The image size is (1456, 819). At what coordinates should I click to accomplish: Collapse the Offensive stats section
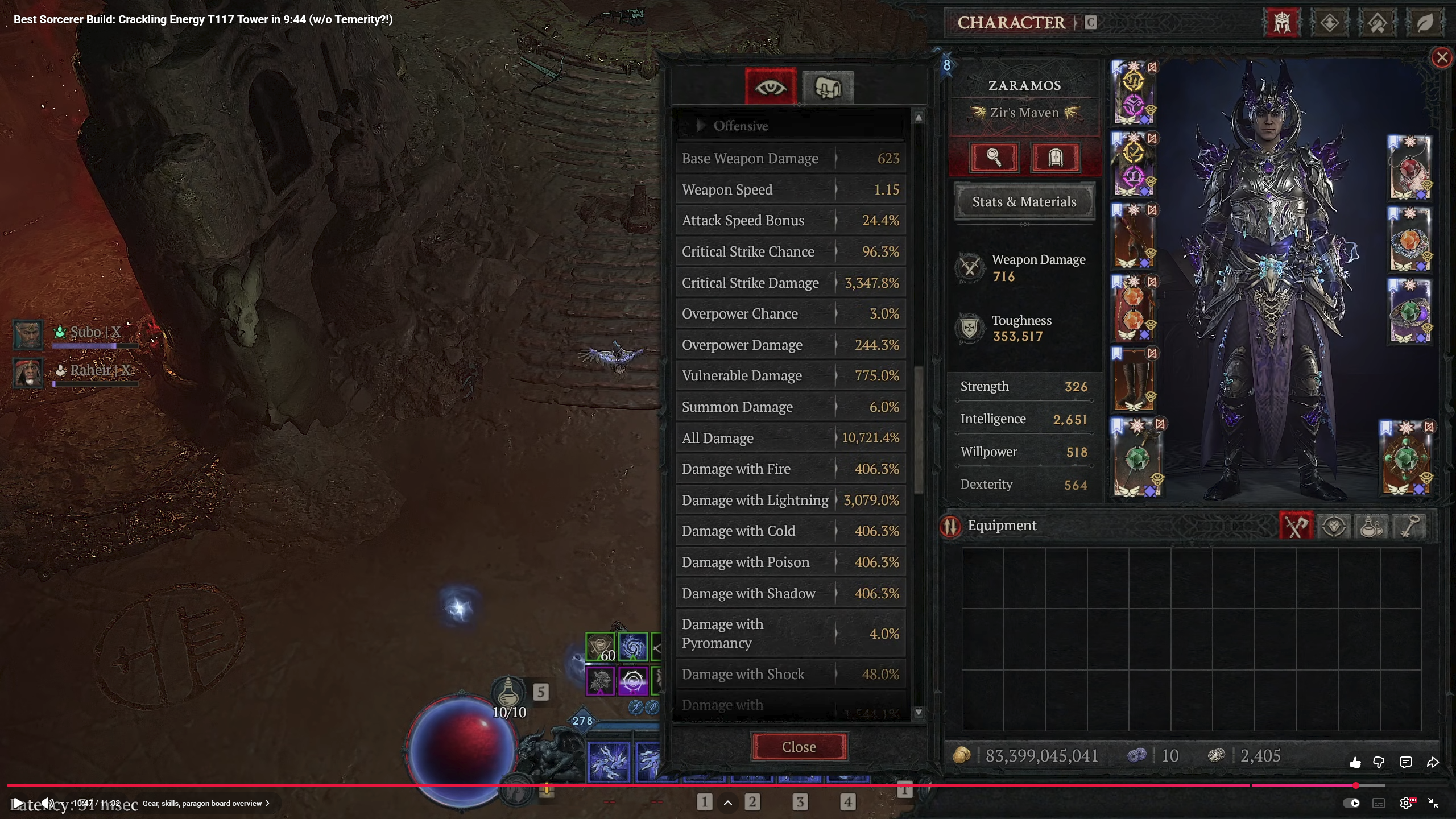click(x=701, y=126)
